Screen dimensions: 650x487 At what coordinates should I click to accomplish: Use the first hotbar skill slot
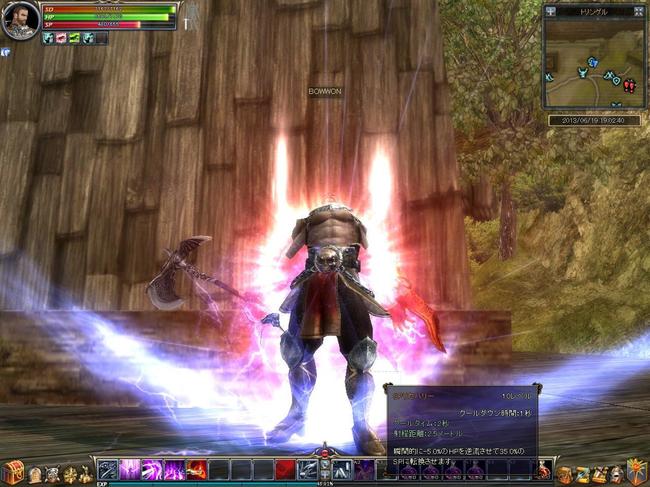tap(108, 469)
